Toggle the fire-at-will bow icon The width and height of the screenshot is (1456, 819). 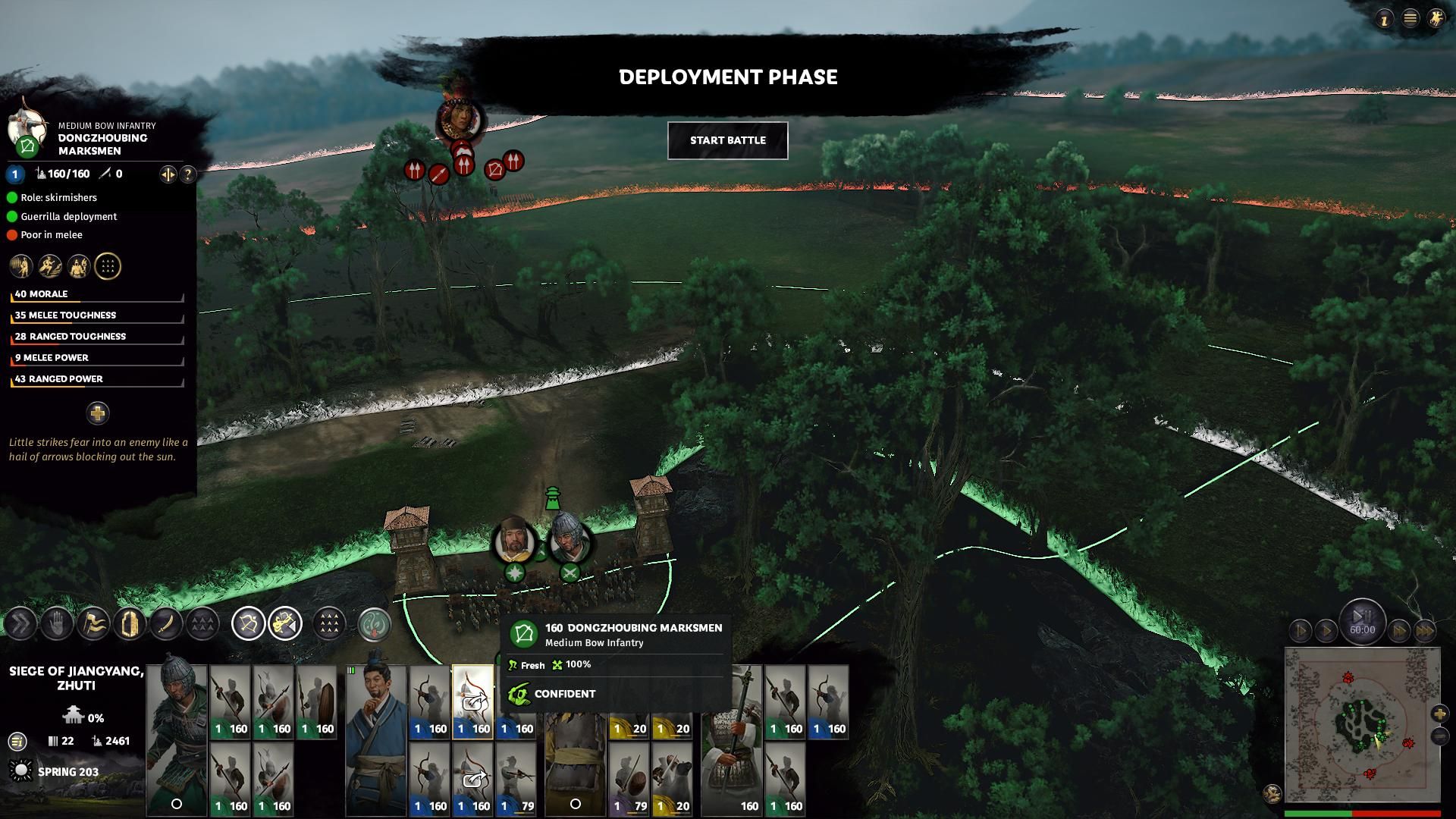(x=248, y=624)
